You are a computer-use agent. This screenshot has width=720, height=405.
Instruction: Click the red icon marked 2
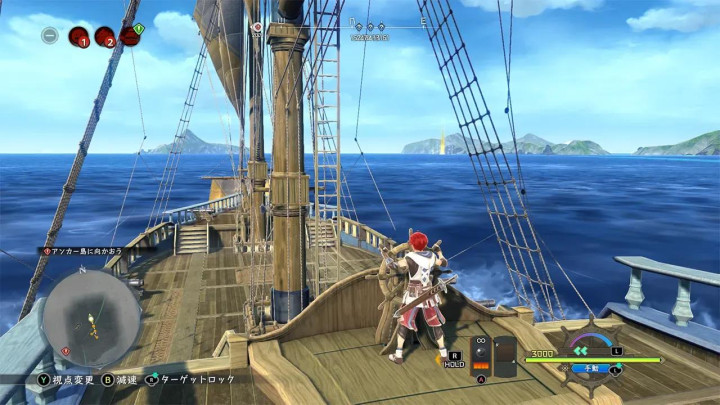104,37
